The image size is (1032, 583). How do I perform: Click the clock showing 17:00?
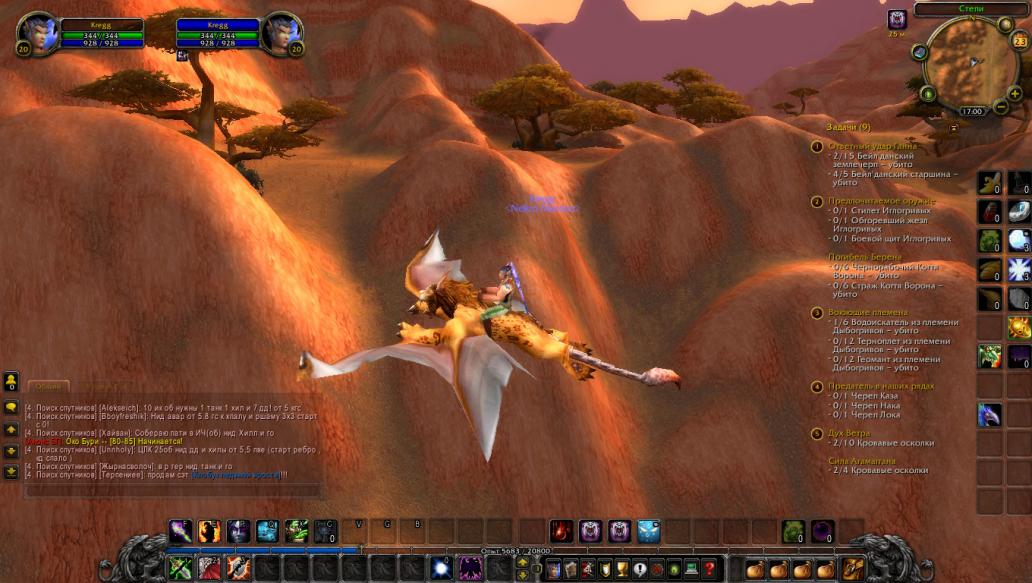pos(972,111)
